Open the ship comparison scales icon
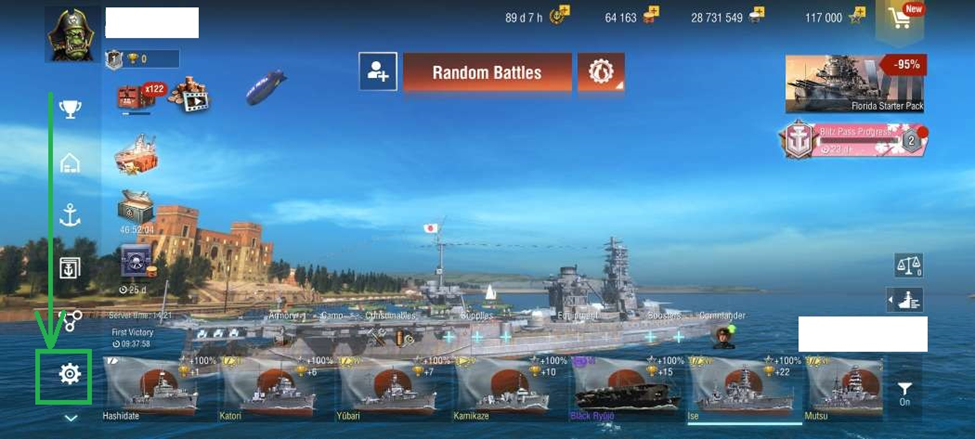Screen dimensions: 975x439 pos(908,266)
